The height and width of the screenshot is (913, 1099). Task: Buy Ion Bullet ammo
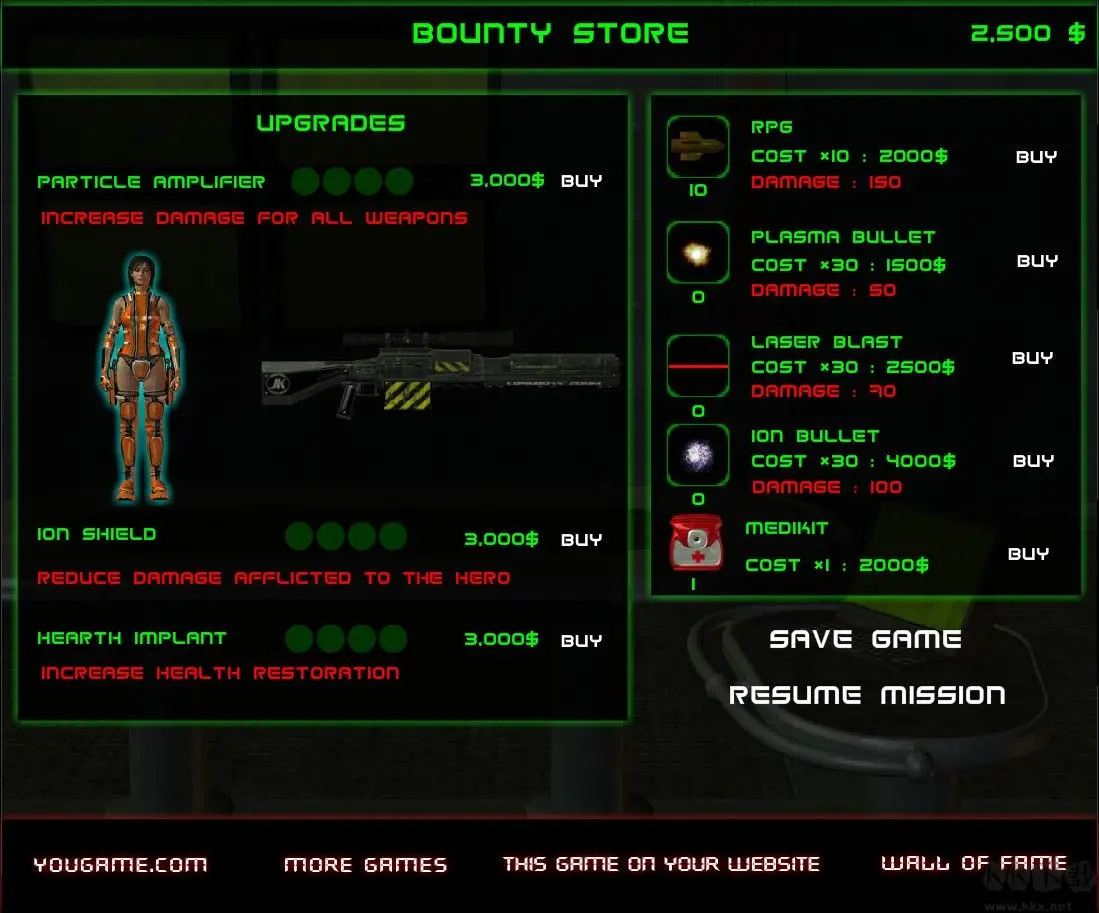[x=1033, y=461]
